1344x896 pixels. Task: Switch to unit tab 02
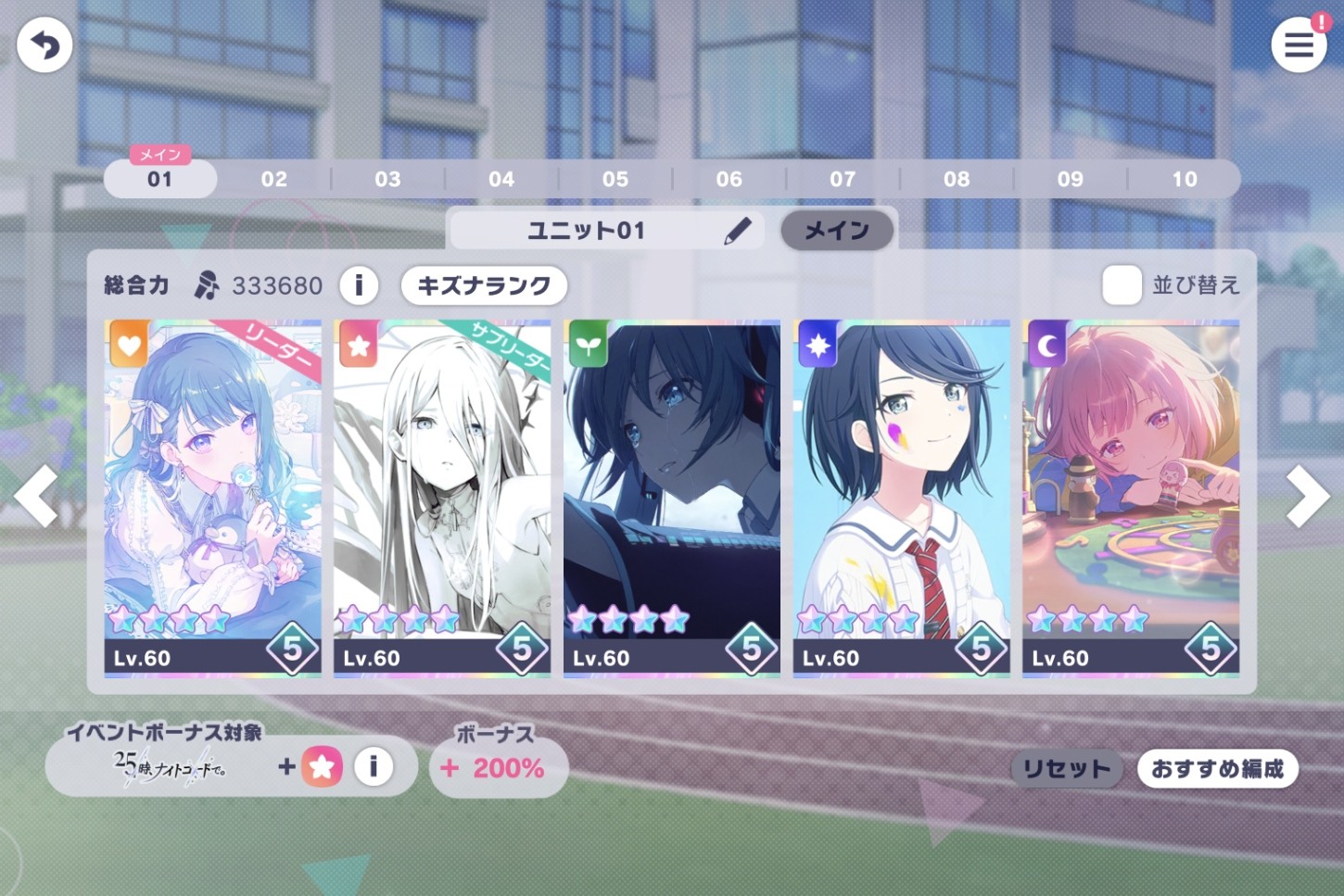[x=273, y=180]
